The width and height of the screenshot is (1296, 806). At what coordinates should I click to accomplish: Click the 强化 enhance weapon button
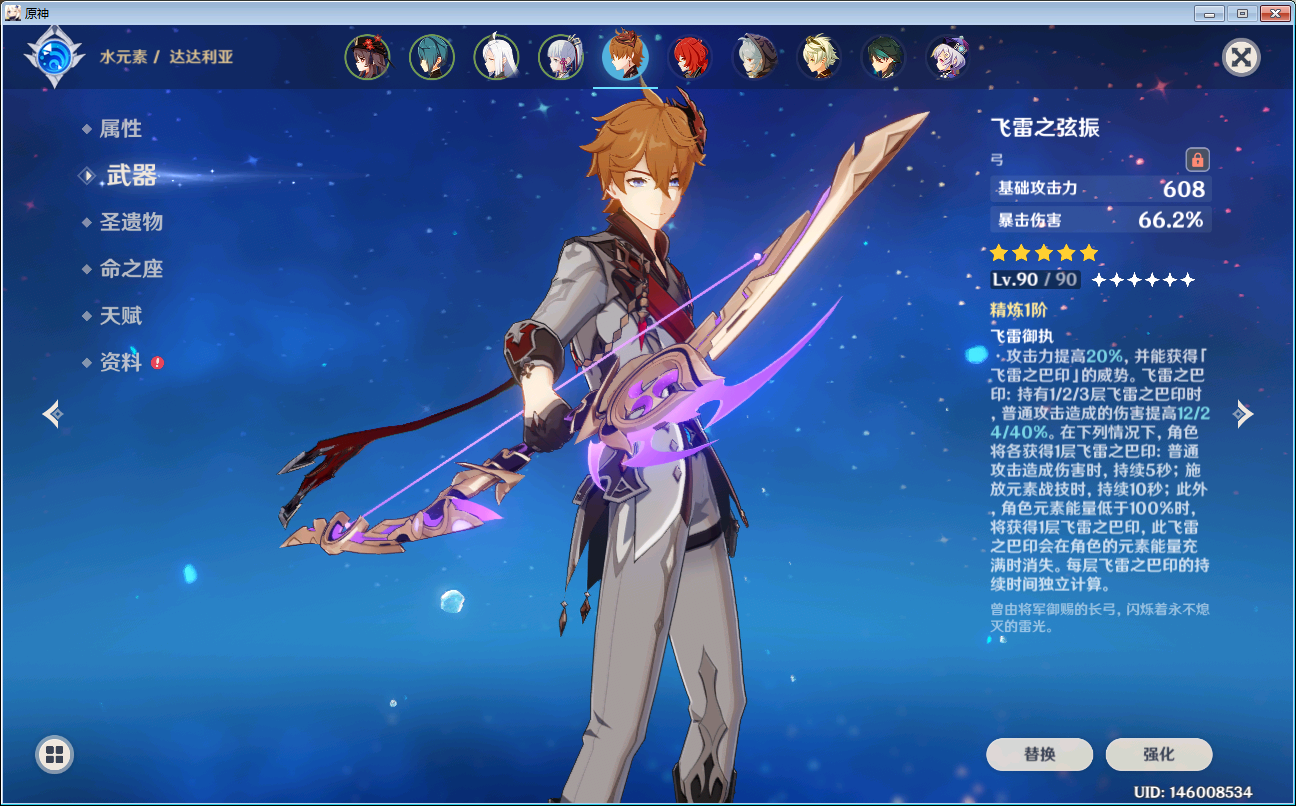(1158, 755)
